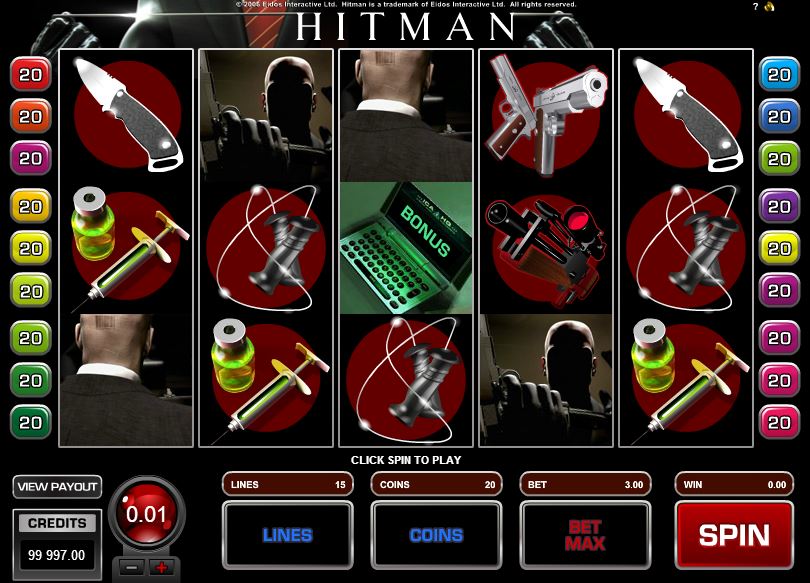Select the orange payline marker

[x=30, y=116]
